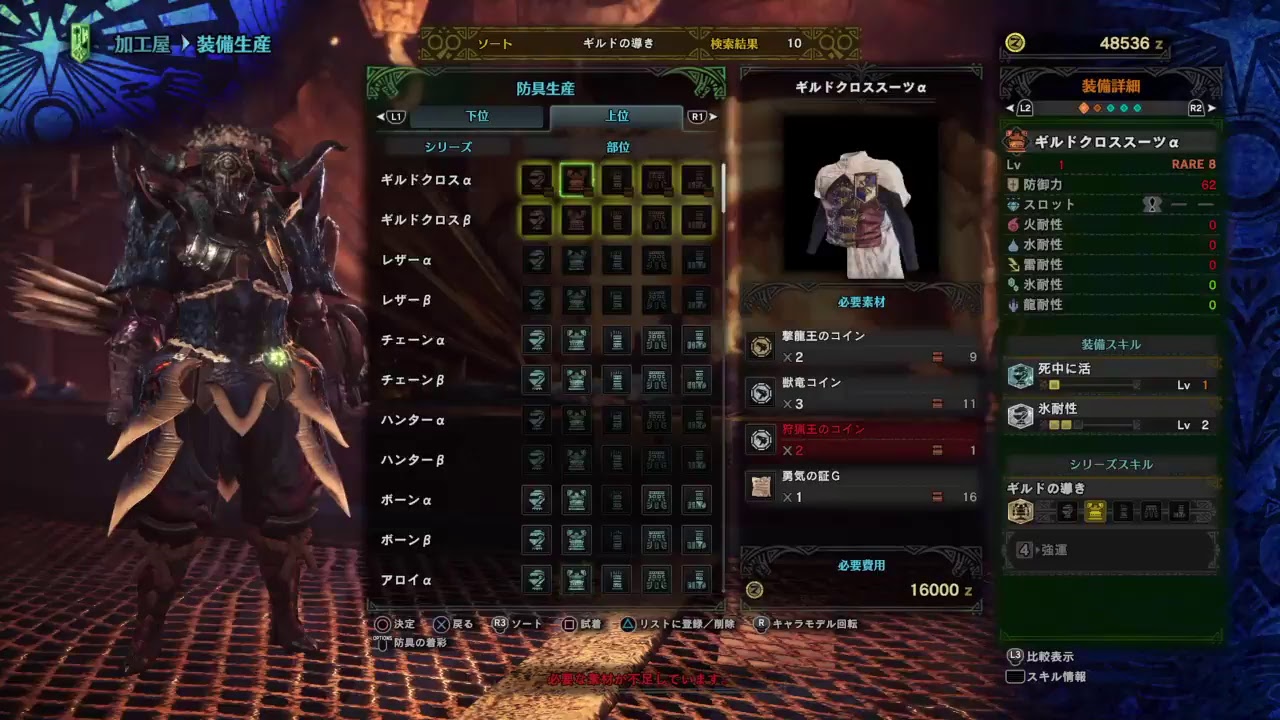Screen dimensions: 1280x720
Task: Select the ギルドクロスα helmet icon
Action: 536,180
